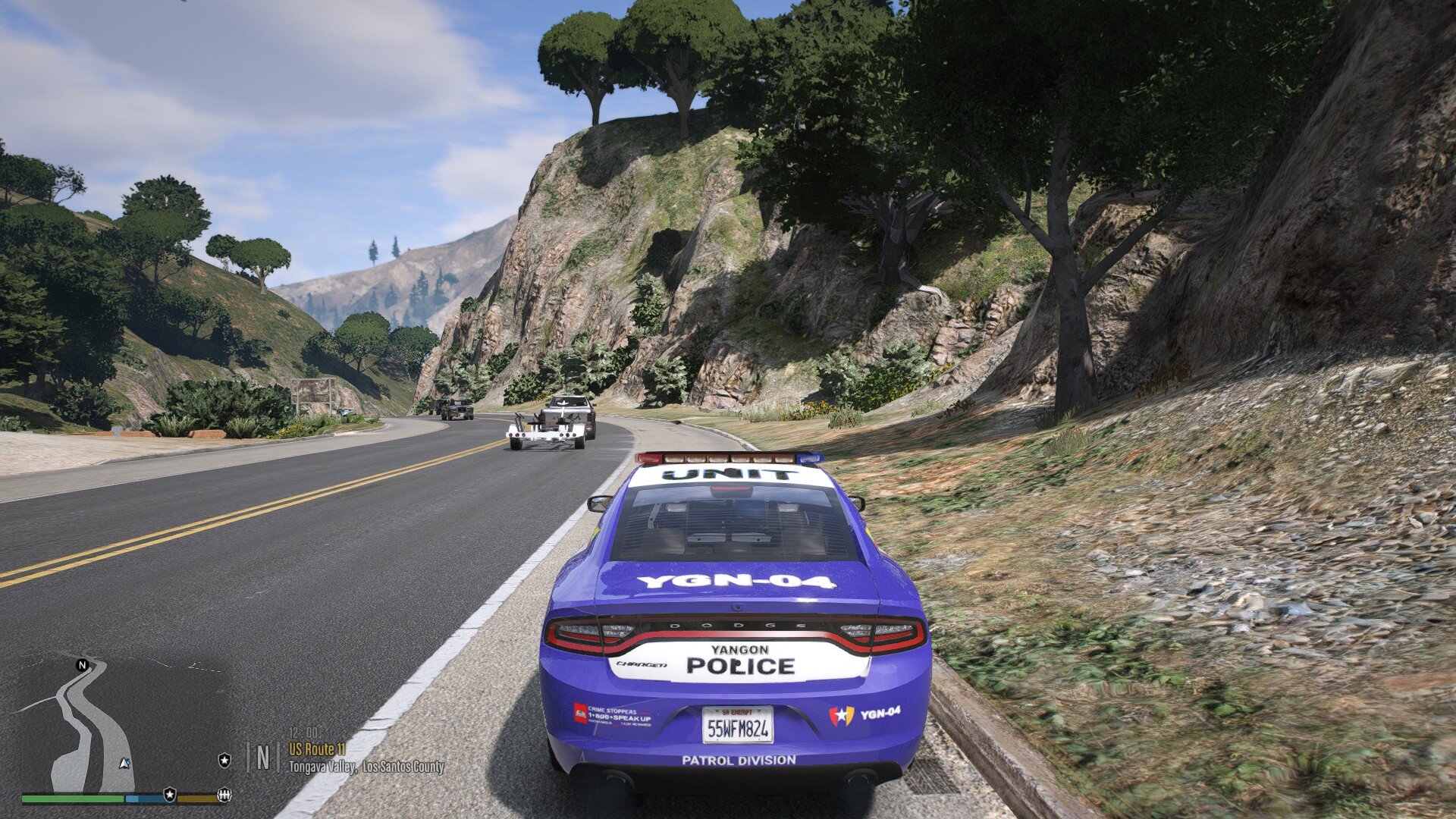Viewport: 1456px width, 819px height.
Task: Select the gear shifter icon
Action: click(x=224, y=795)
